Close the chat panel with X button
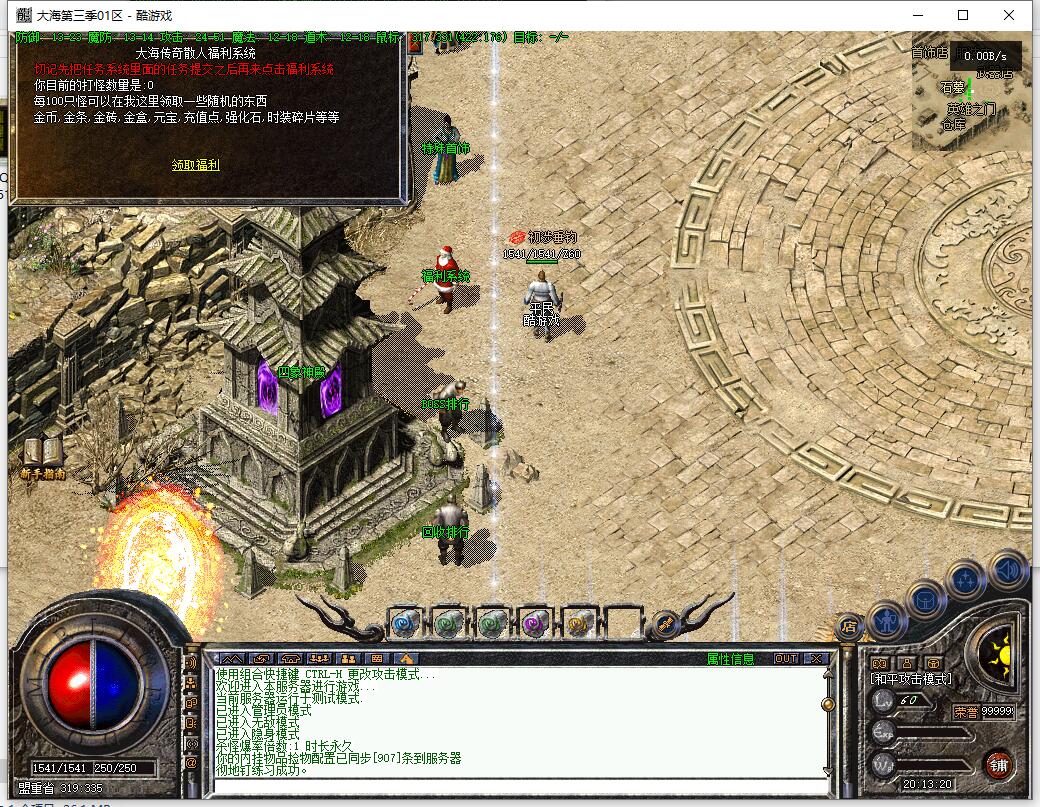The image size is (1040, 807). (816, 659)
